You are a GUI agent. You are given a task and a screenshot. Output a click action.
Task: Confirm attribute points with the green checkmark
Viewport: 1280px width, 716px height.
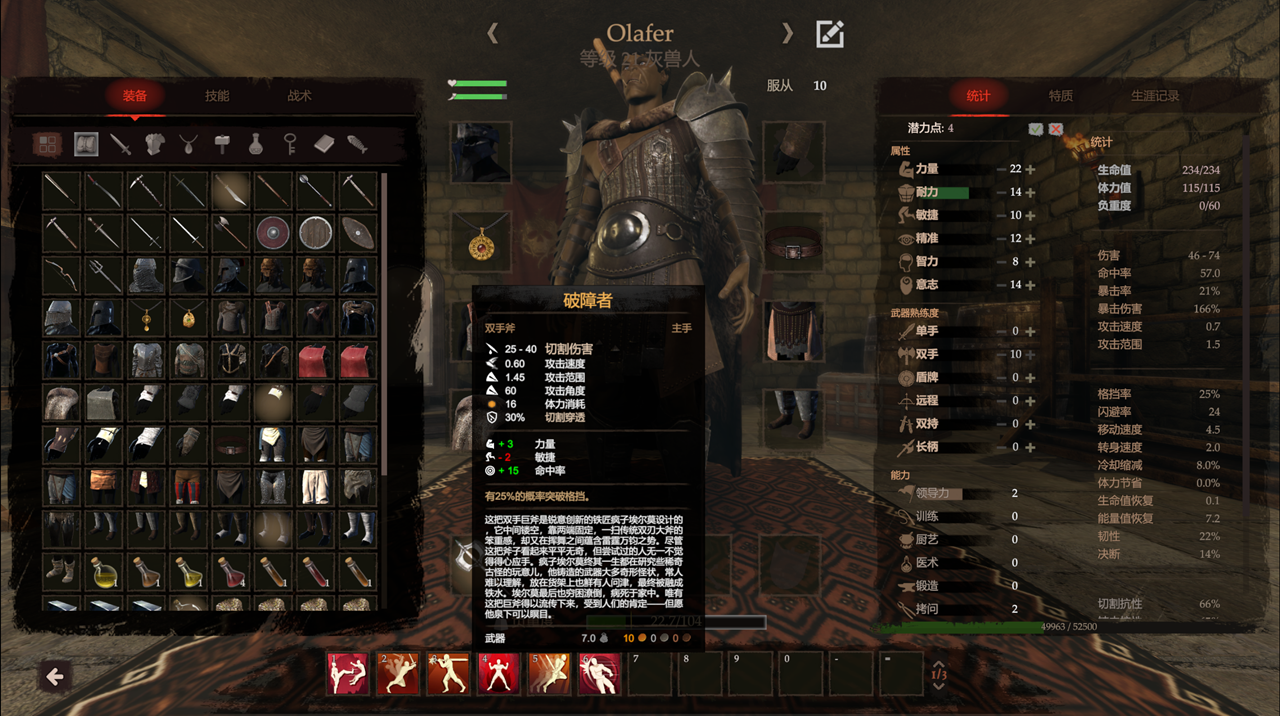click(x=1036, y=129)
